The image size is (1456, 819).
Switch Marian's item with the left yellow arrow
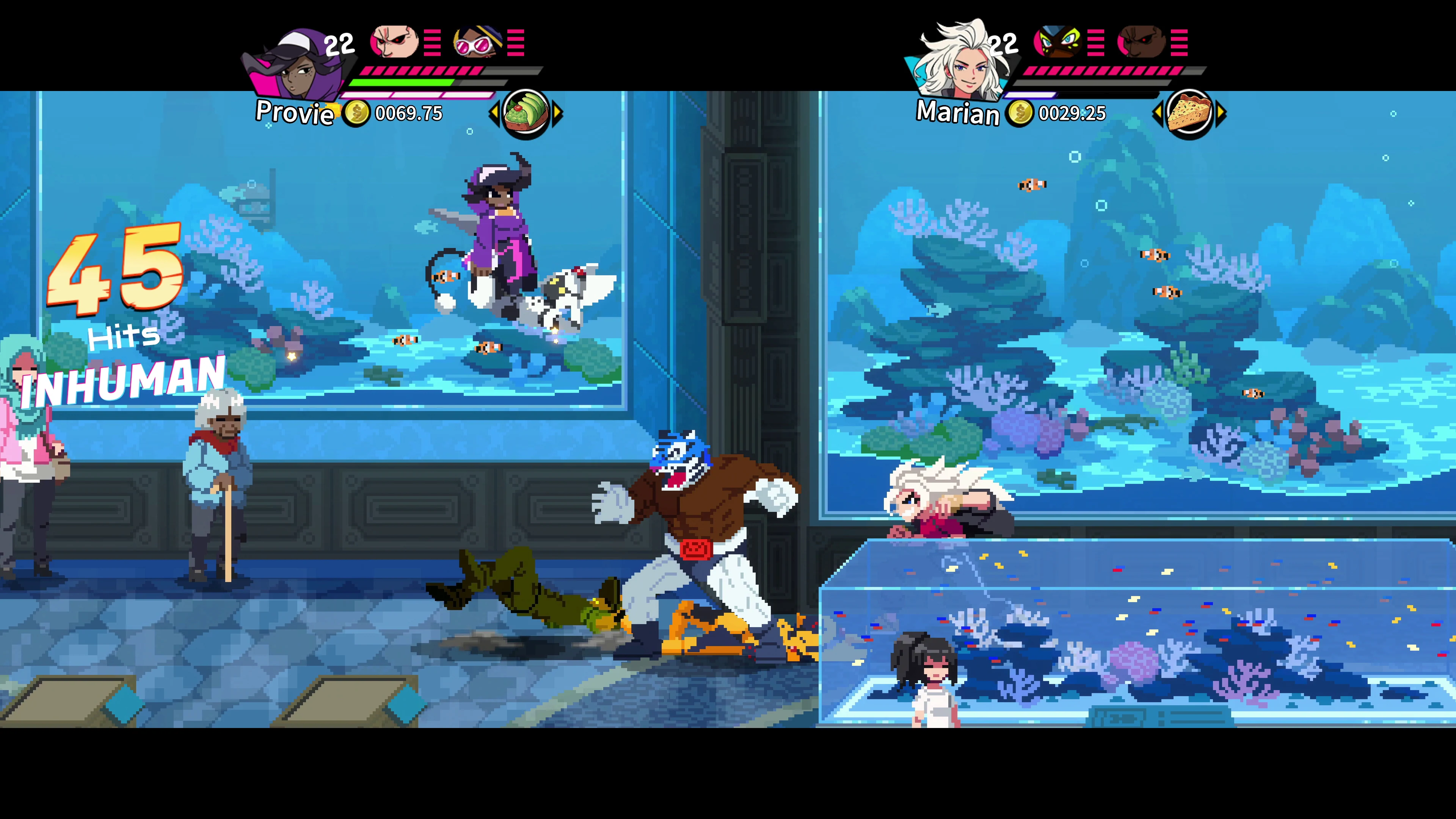pyautogui.click(x=1159, y=113)
